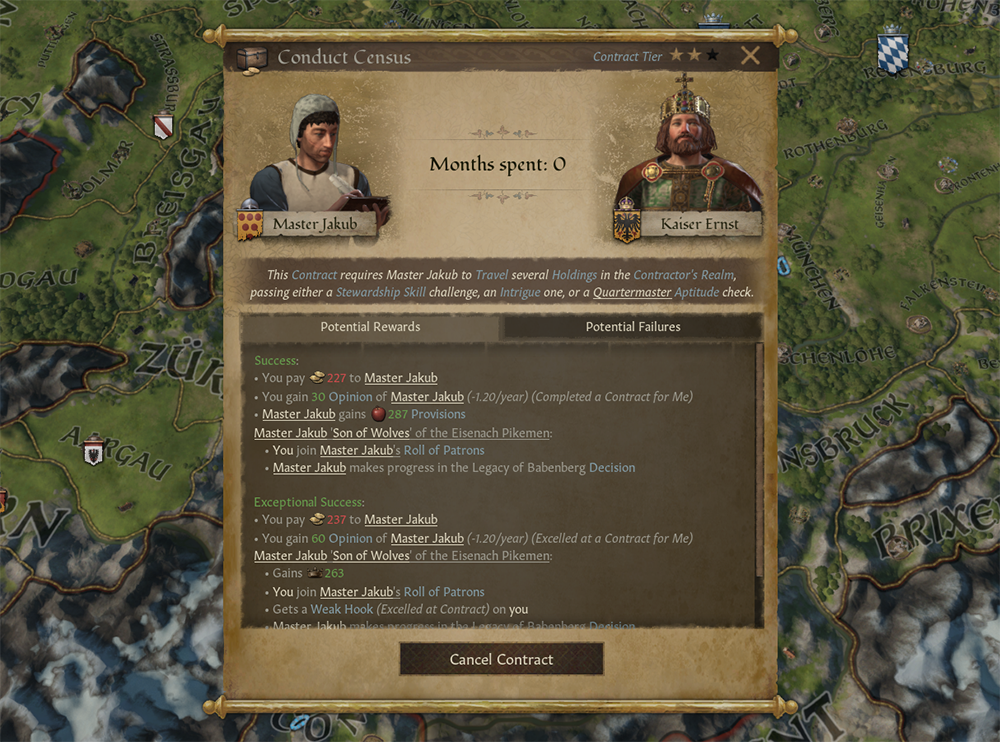The height and width of the screenshot is (742, 1000).
Task: Open the Stewardship Skill link
Action: tap(380, 293)
